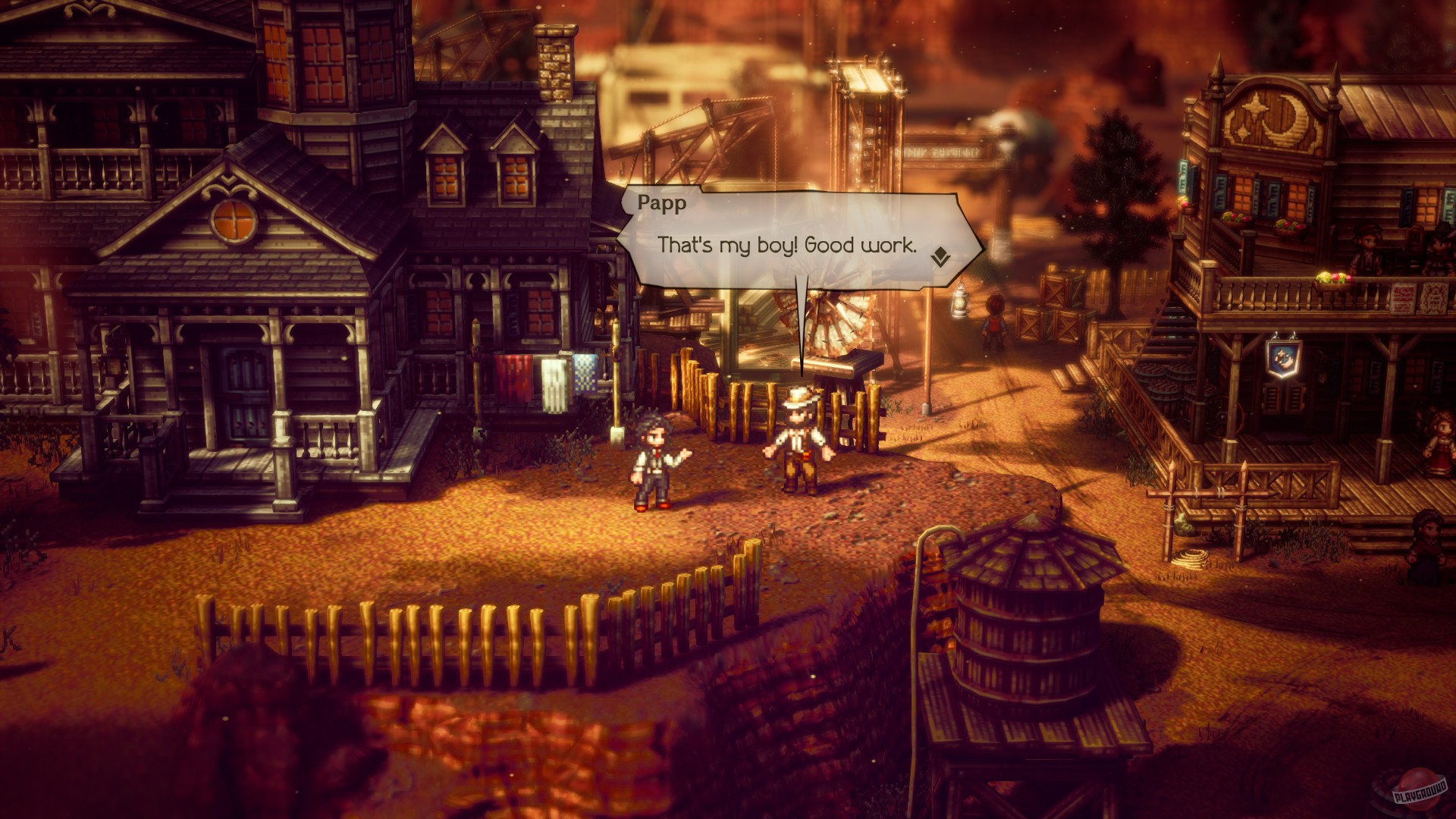1456x819 pixels.
Task: Select the blue tavern banner below the balcony
Action: pyautogui.click(x=1285, y=358)
